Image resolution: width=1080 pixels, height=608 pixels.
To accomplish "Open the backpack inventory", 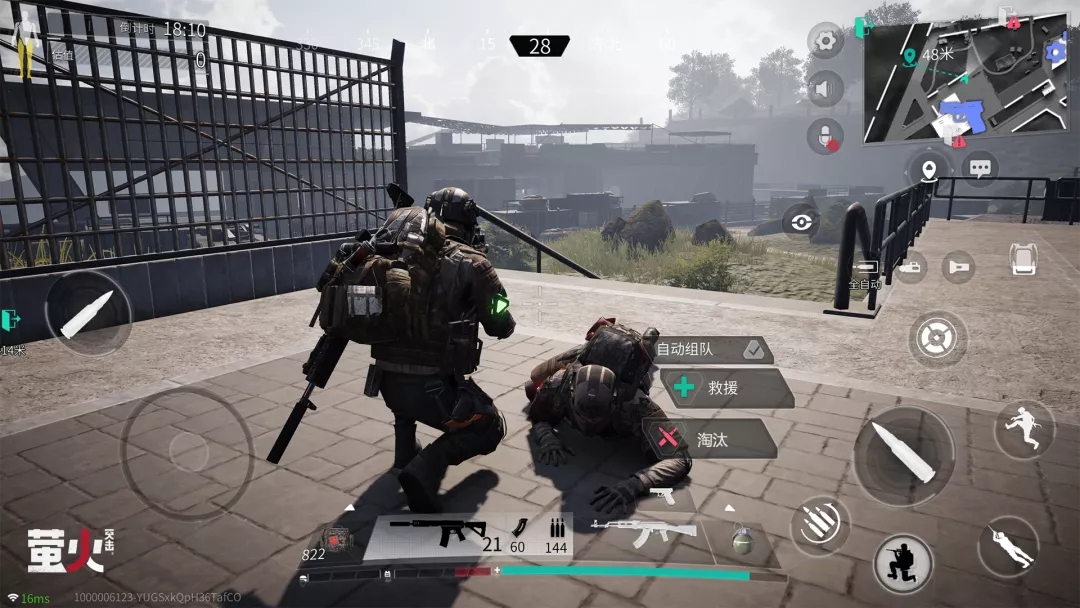I will 1022,259.
